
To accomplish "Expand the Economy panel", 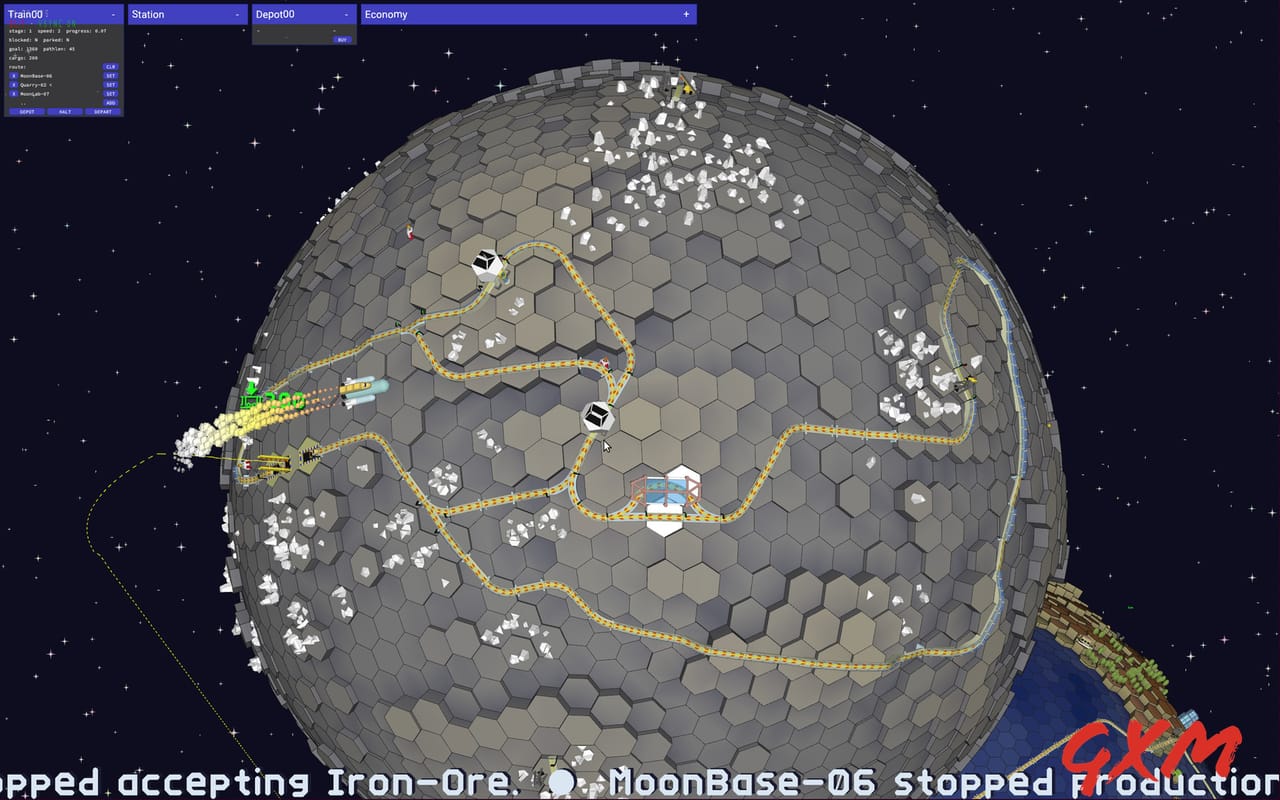I will [x=685, y=14].
